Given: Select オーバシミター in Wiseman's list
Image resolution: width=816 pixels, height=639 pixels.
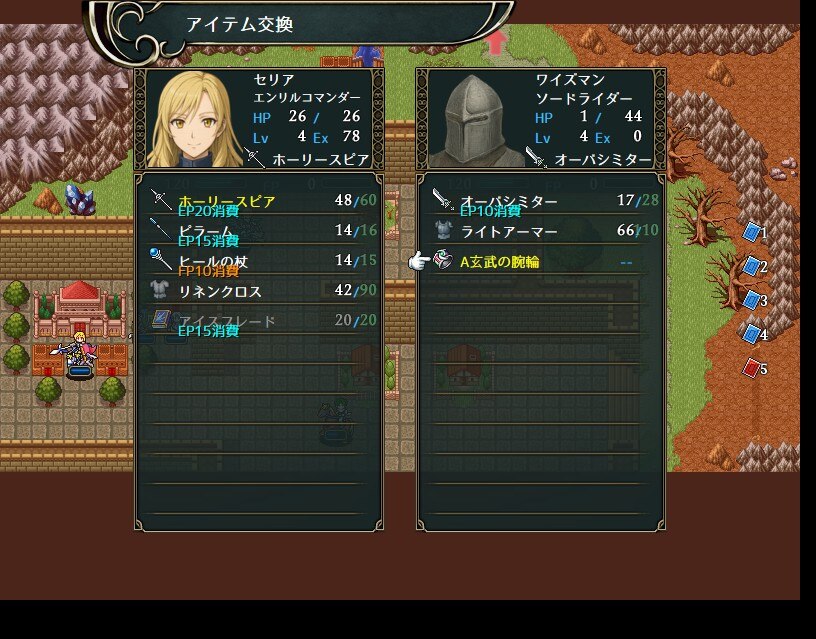Looking at the screenshot, I should click(x=540, y=201).
